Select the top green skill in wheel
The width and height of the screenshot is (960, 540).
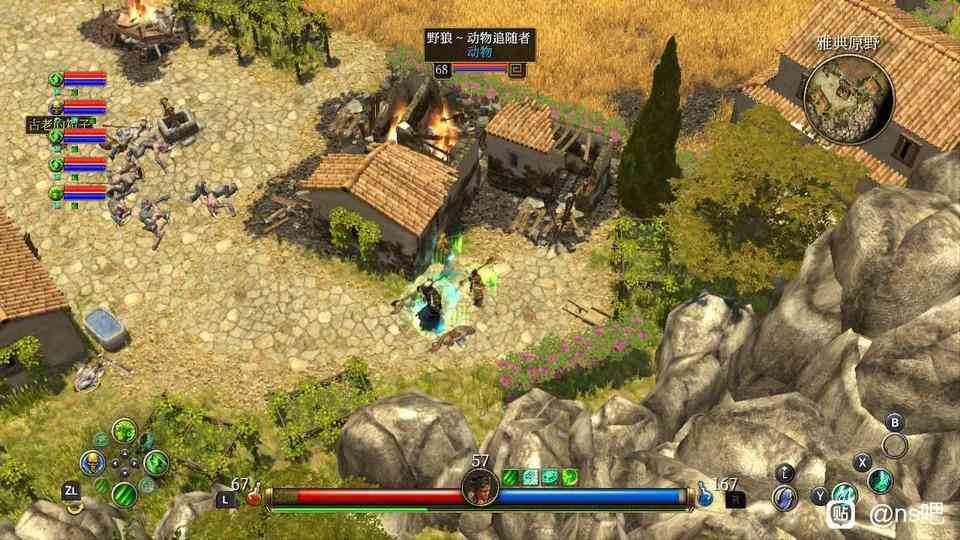[124, 431]
